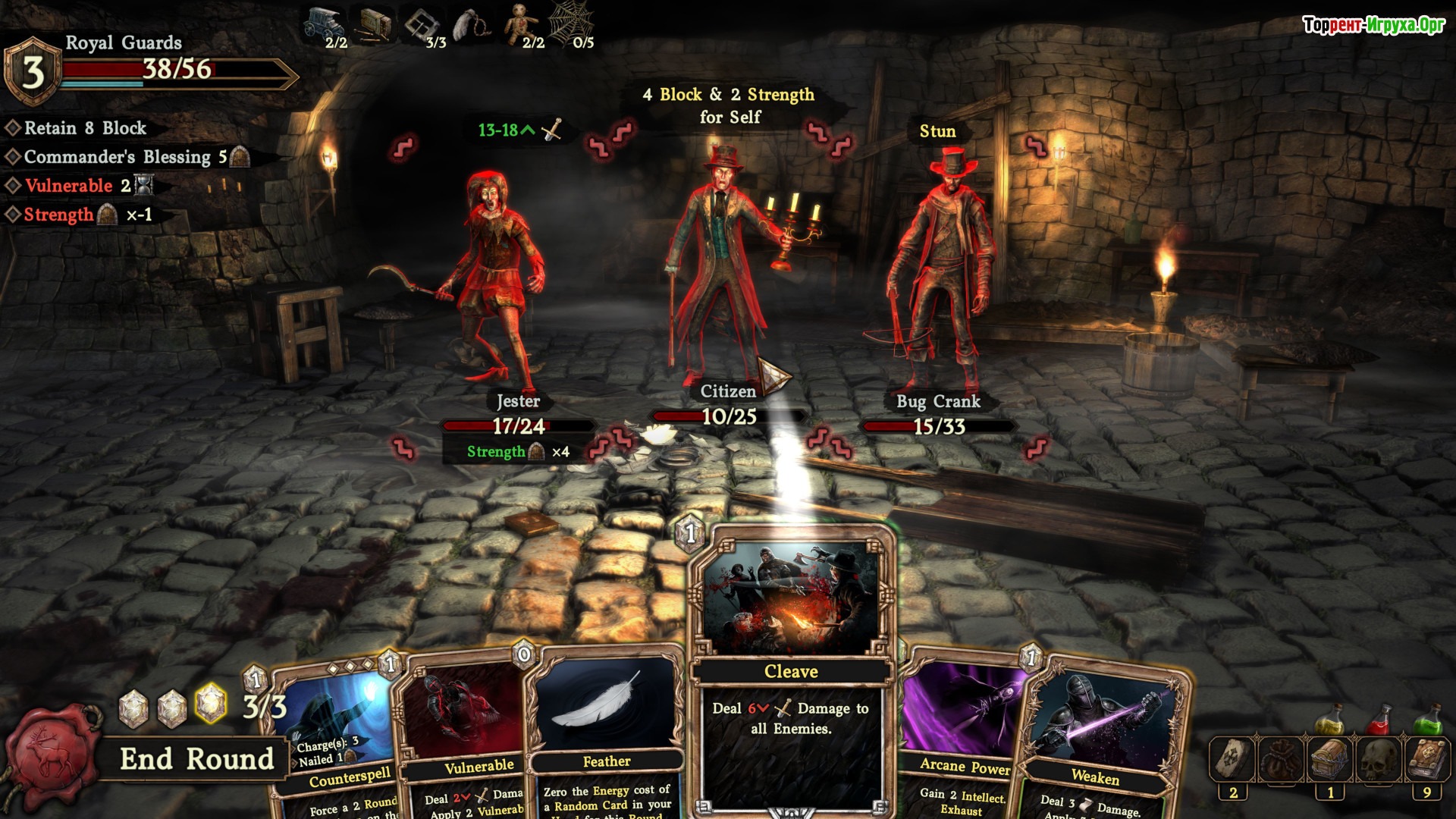
Task: Use the yellow potion
Action: coord(1329,719)
